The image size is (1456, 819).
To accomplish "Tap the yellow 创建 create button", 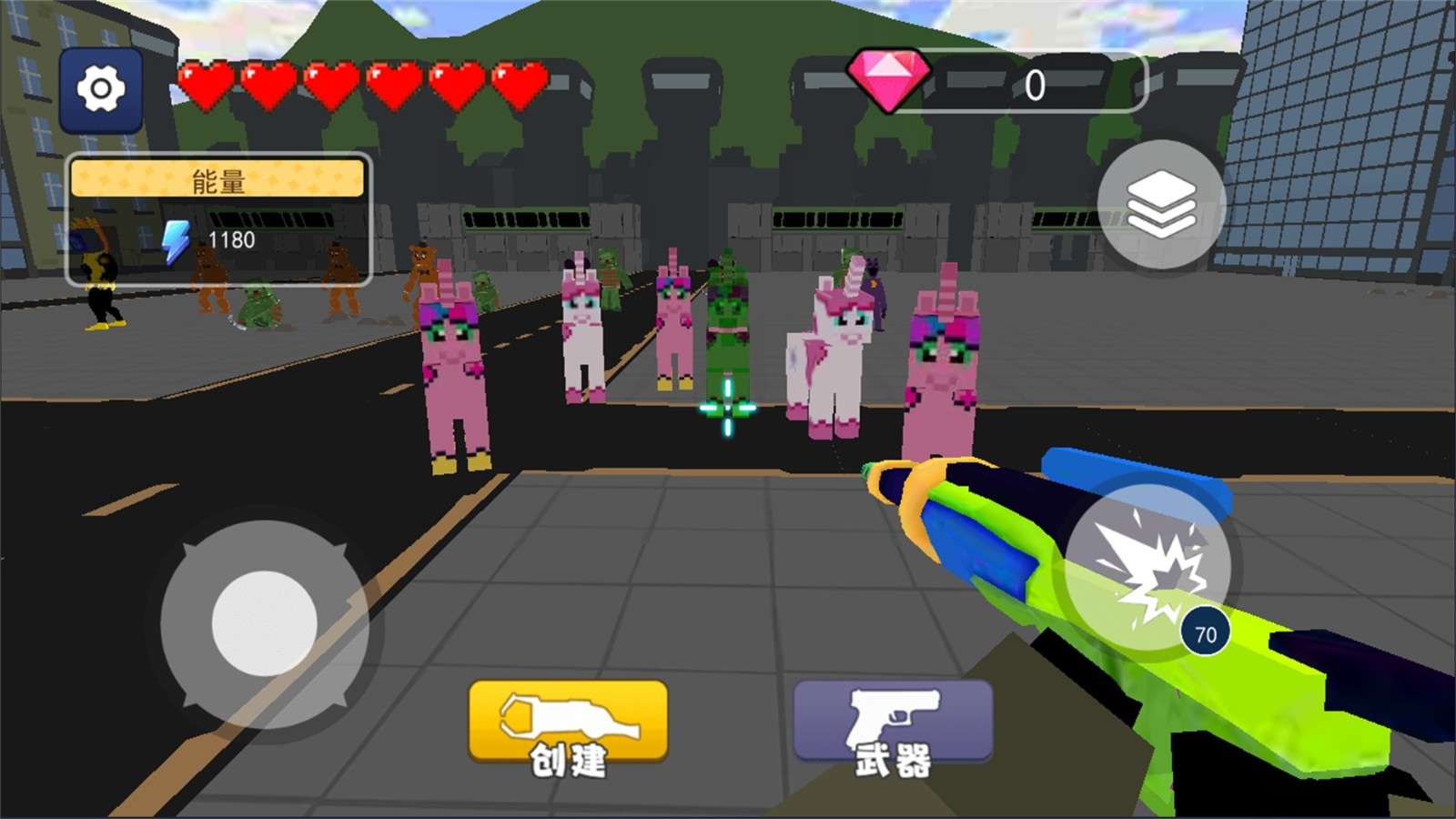I will click(x=568, y=723).
